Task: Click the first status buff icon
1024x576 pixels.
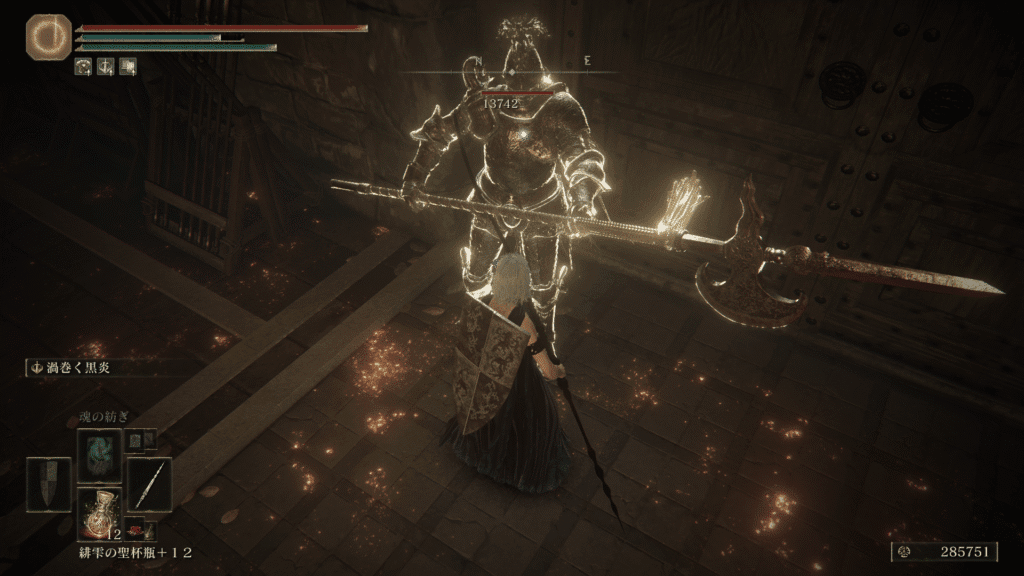Action: click(84, 67)
